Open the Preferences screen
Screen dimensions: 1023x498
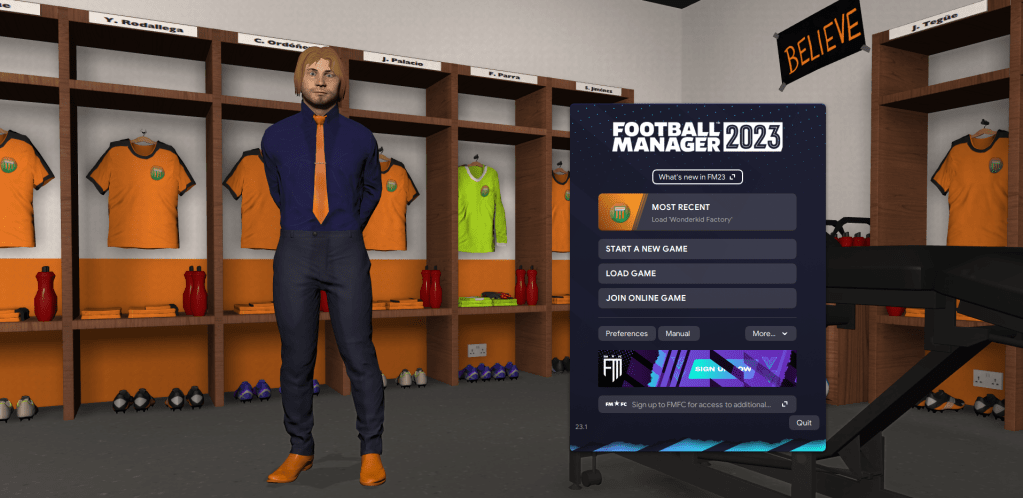pos(627,333)
